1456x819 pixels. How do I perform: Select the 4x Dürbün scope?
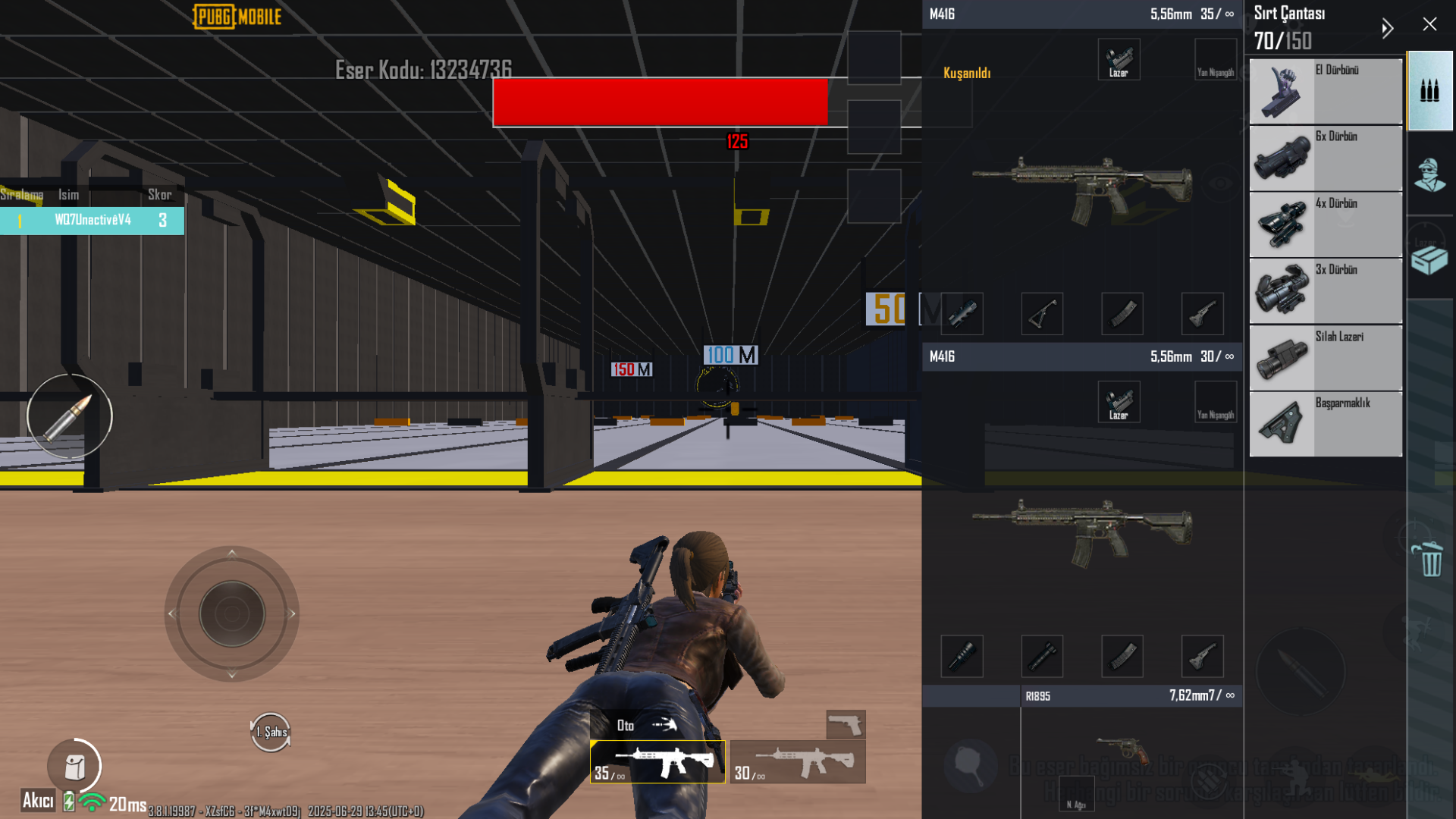pos(1325,224)
